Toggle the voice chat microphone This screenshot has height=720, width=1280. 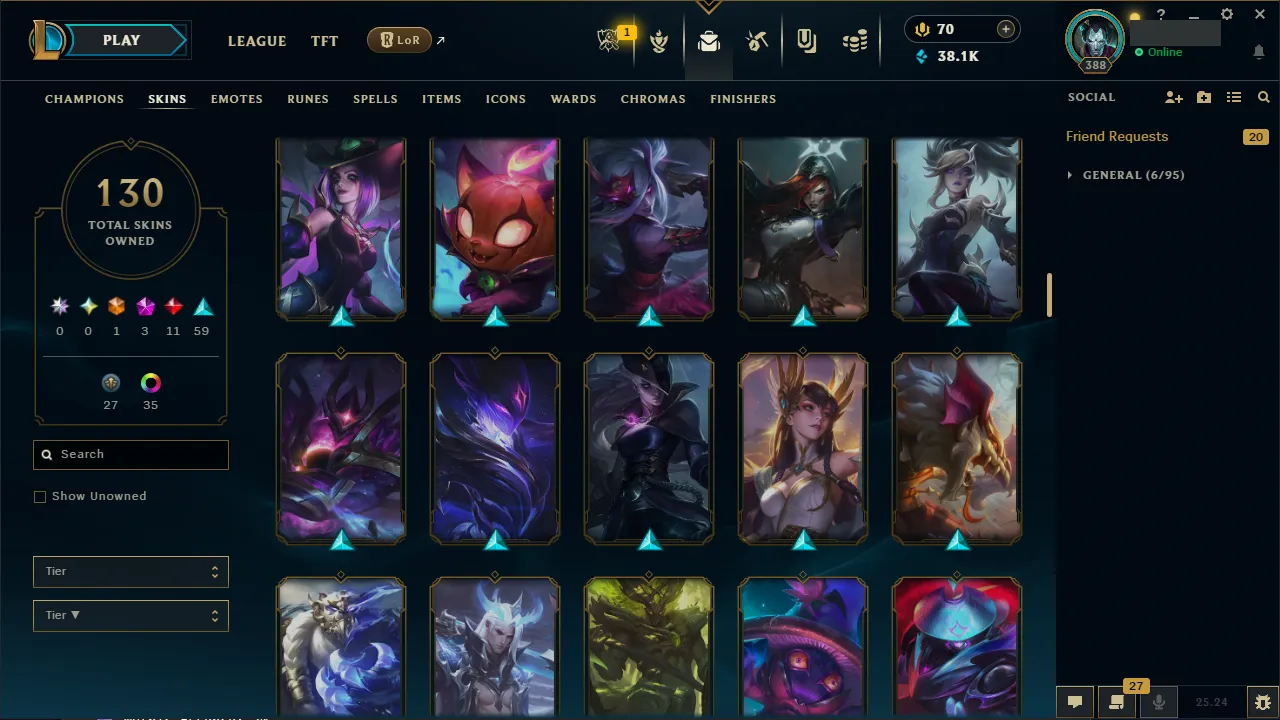click(1158, 701)
